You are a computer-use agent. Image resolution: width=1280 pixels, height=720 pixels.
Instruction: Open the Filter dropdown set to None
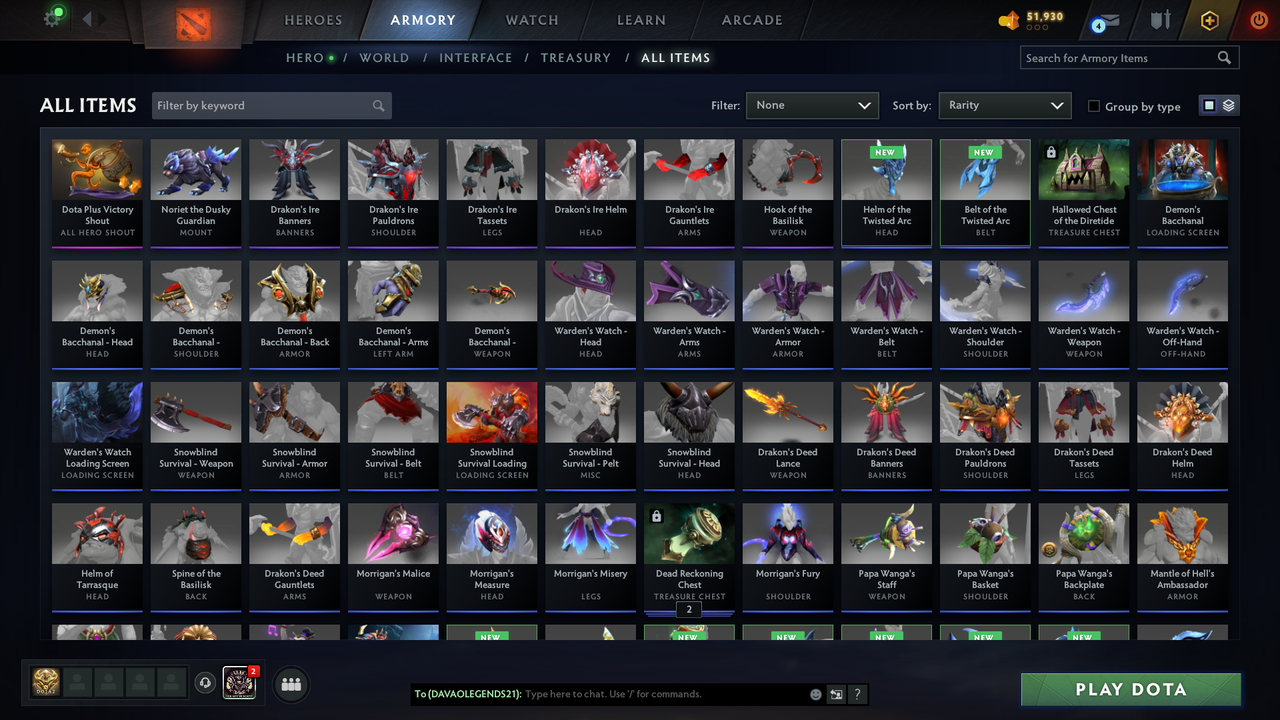[x=812, y=105]
